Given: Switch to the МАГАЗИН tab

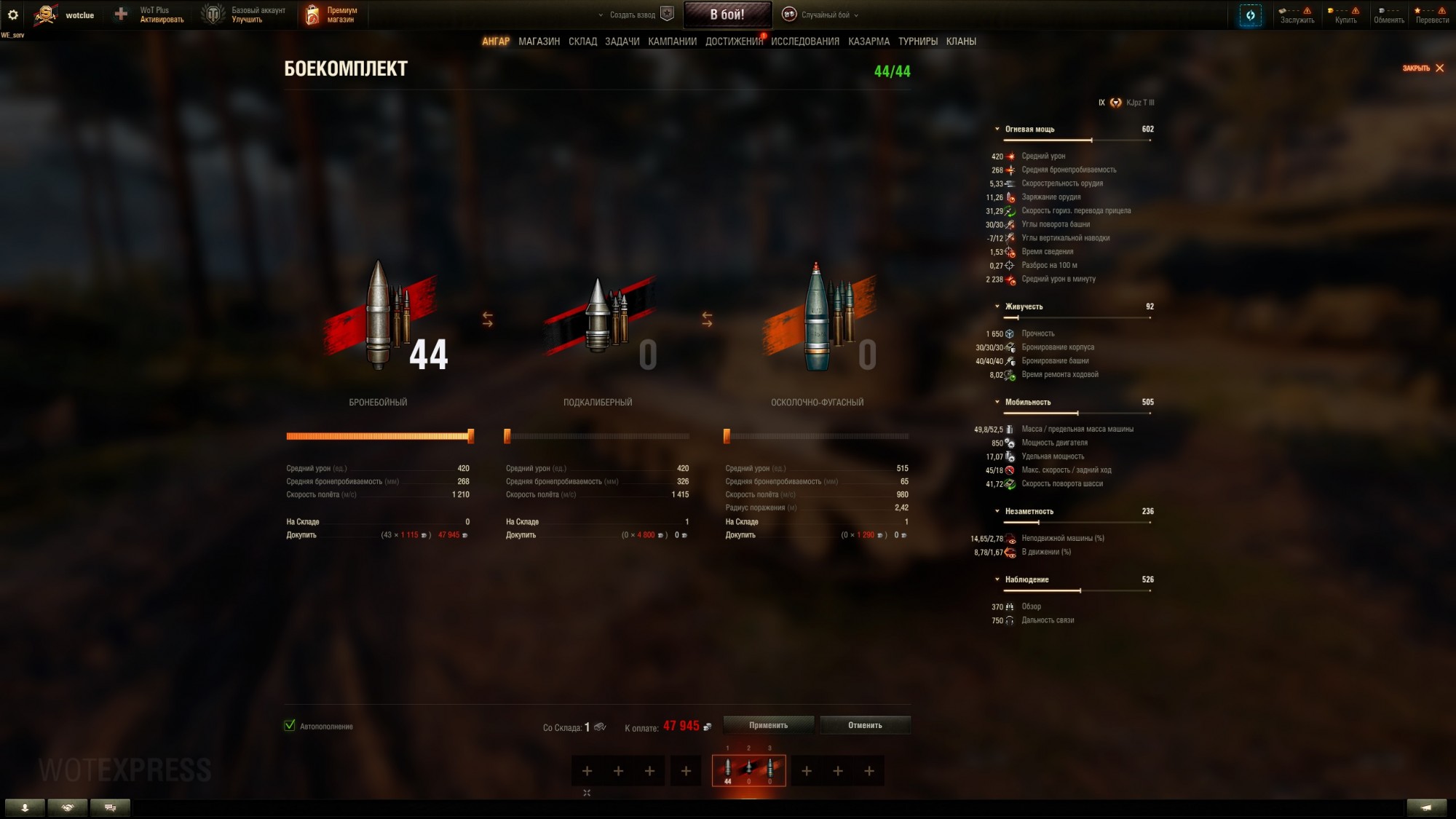Looking at the screenshot, I should point(538,41).
